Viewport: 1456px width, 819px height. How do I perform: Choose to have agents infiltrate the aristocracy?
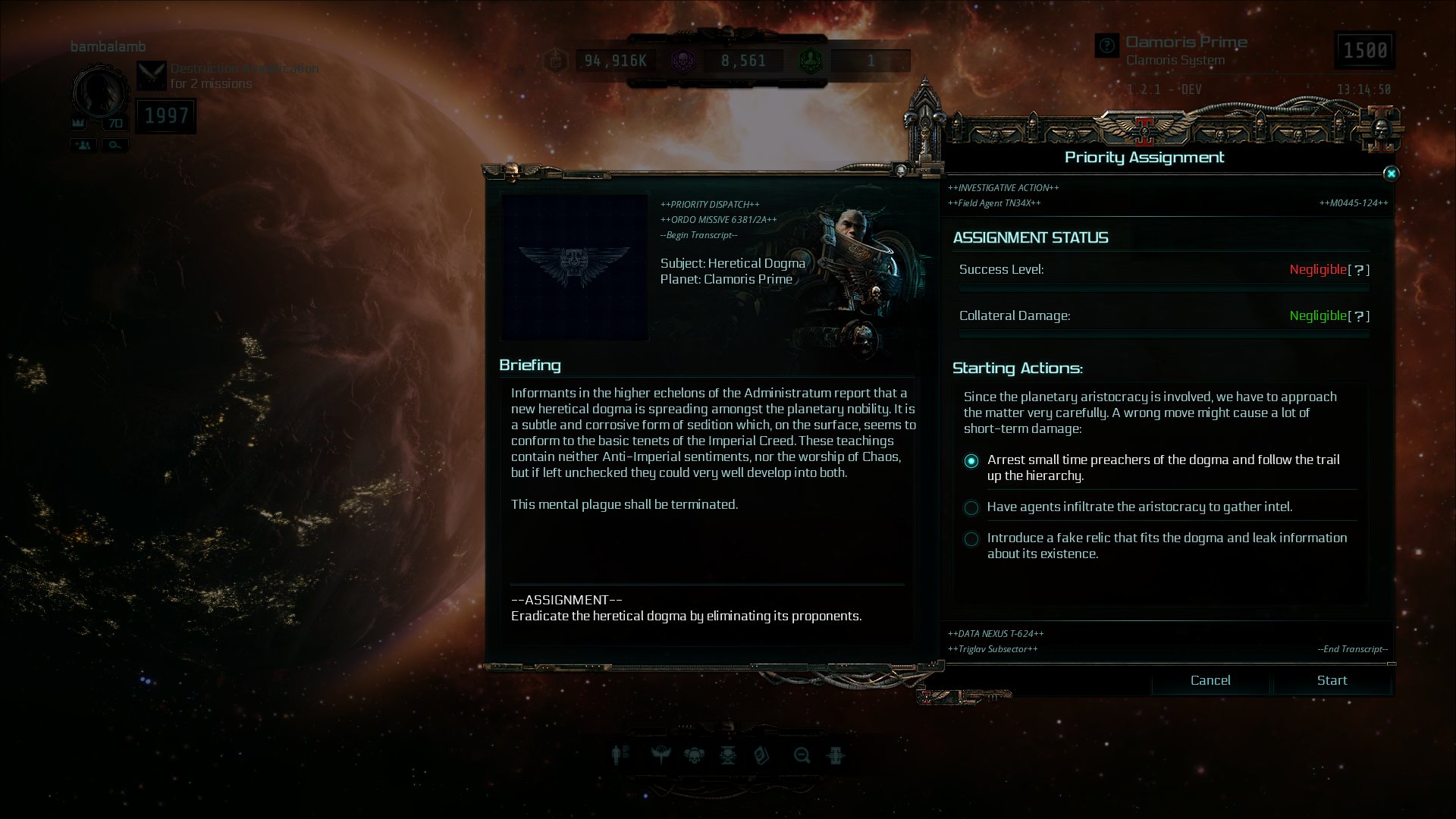(x=971, y=507)
